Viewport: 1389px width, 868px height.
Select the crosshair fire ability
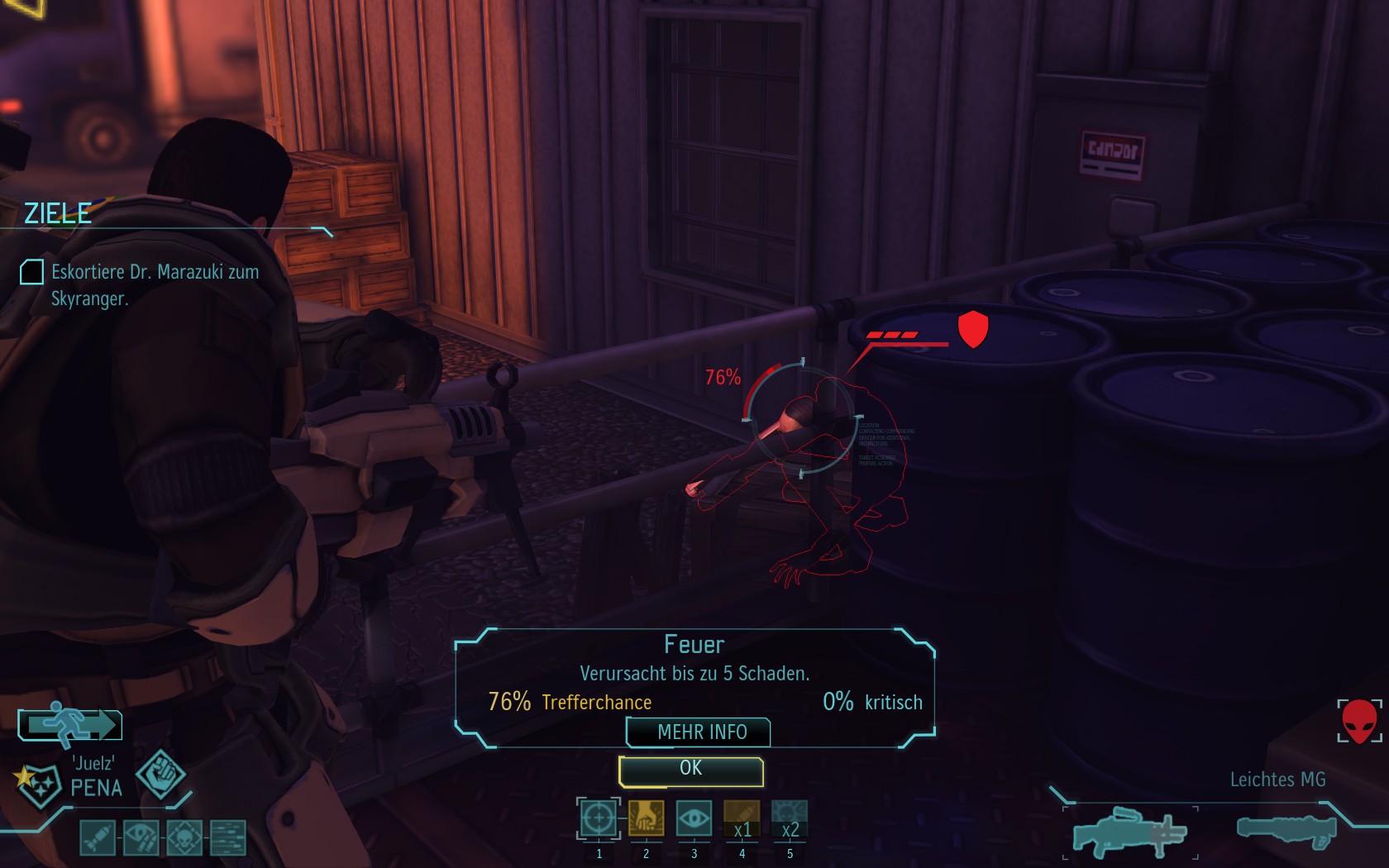pyautogui.click(x=599, y=819)
